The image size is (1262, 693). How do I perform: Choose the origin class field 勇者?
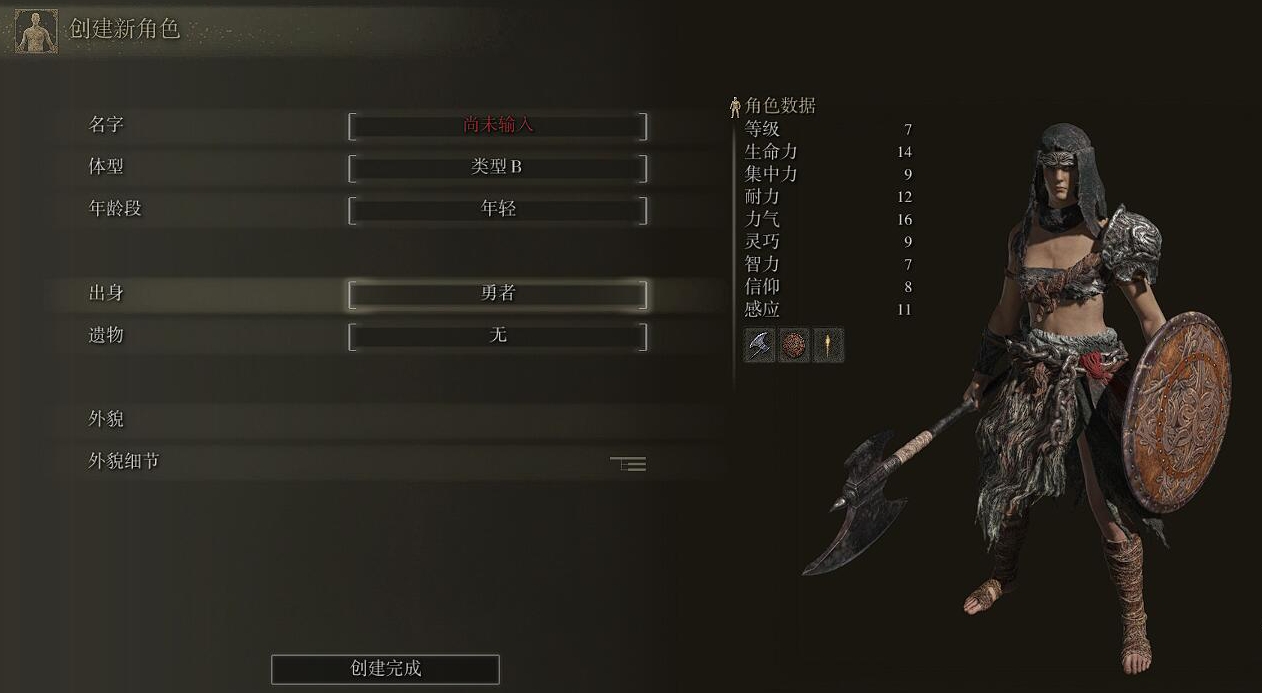pyautogui.click(x=497, y=294)
